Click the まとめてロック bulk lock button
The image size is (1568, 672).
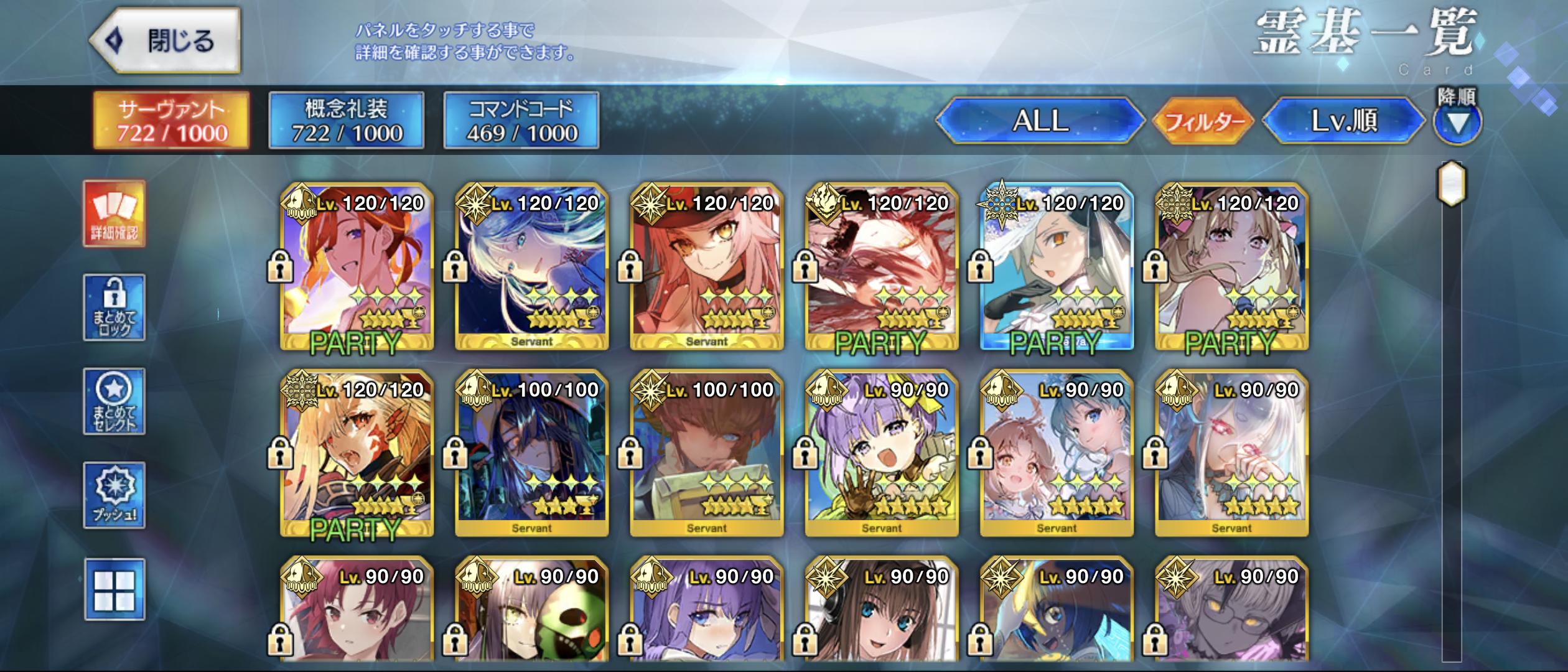pyautogui.click(x=114, y=307)
